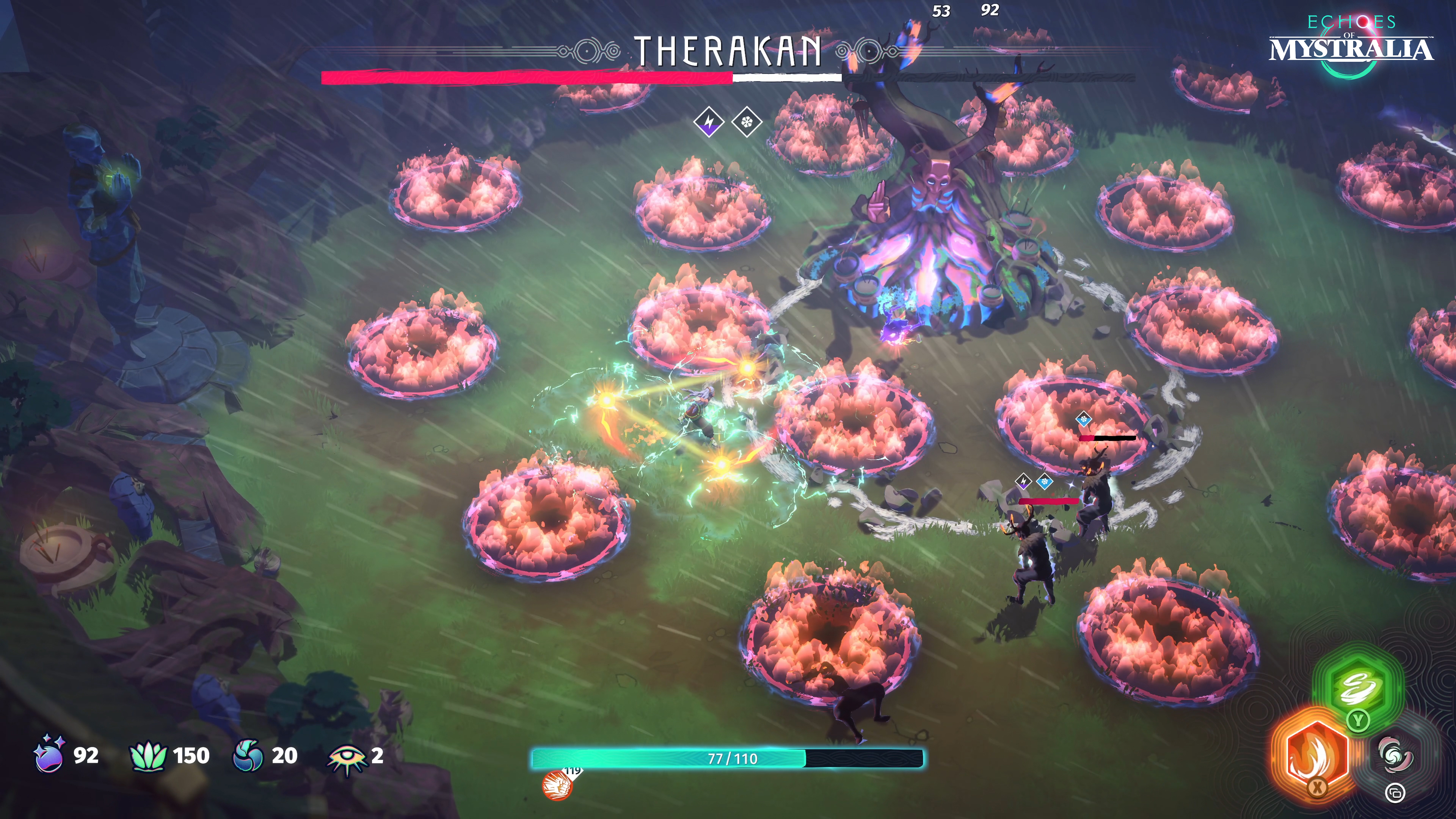Click the green lotus resource icon
The height and width of the screenshot is (819, 1456).
148,756
